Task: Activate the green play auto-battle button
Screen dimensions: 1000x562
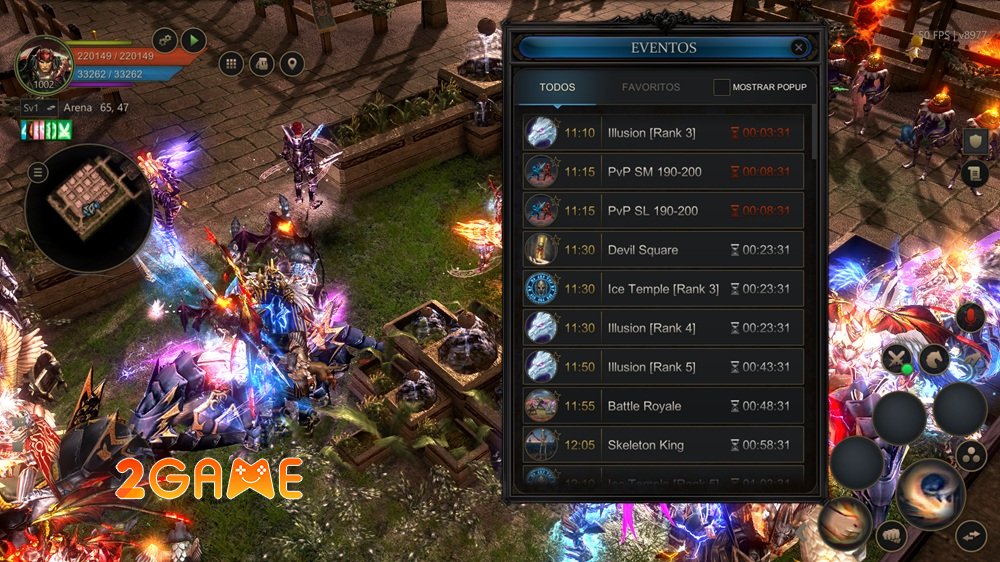Action: point(193,41)
